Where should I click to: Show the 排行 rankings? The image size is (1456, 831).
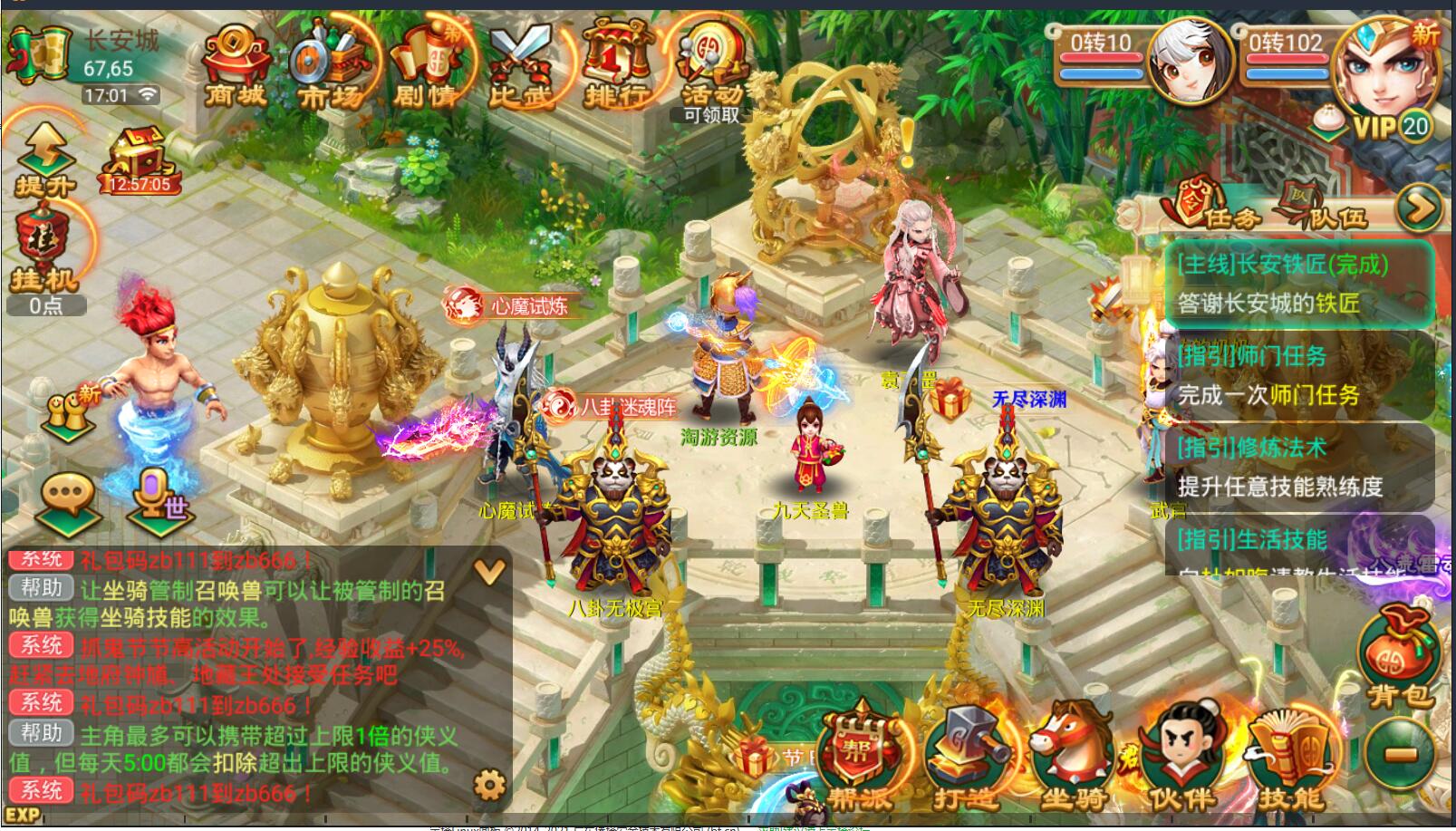[617, 66]
